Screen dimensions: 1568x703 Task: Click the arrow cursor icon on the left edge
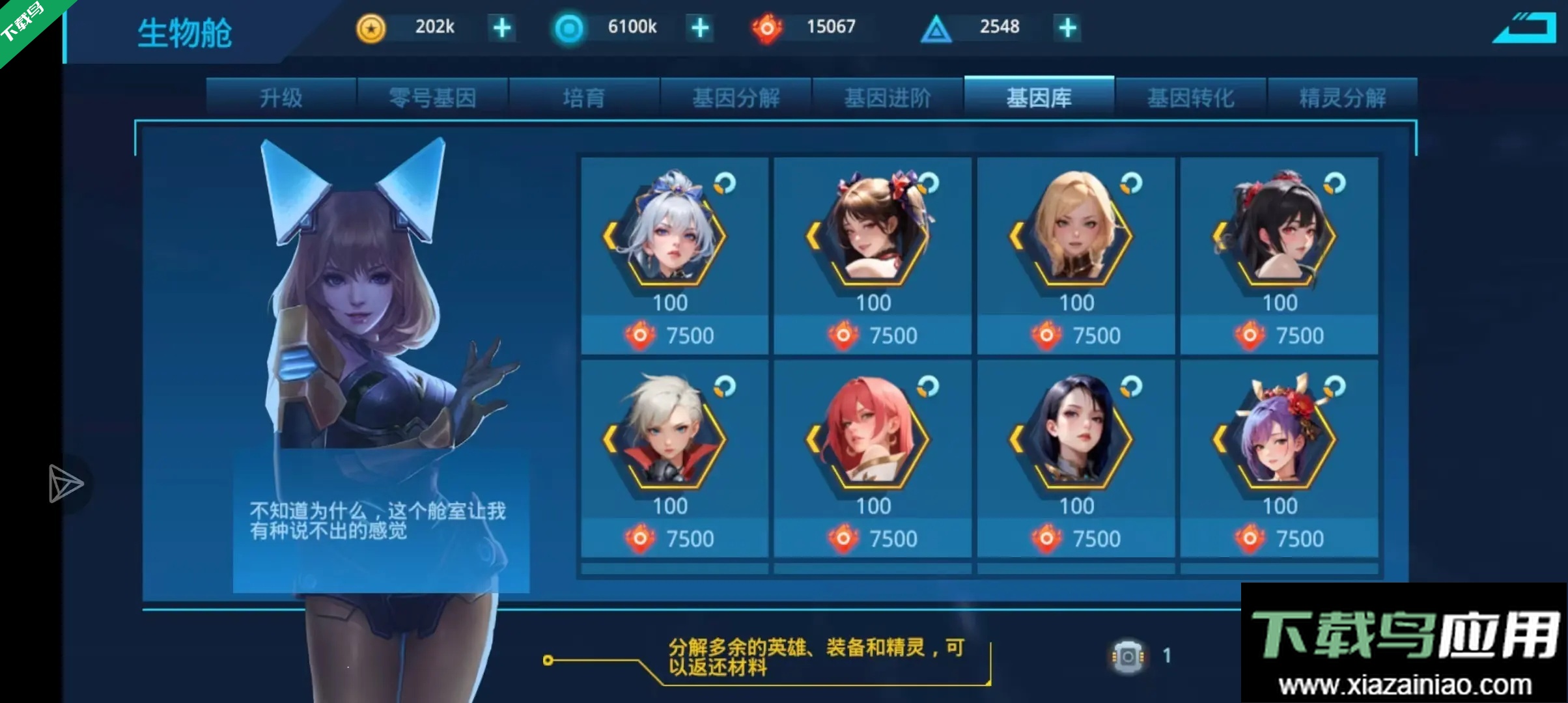65,484
